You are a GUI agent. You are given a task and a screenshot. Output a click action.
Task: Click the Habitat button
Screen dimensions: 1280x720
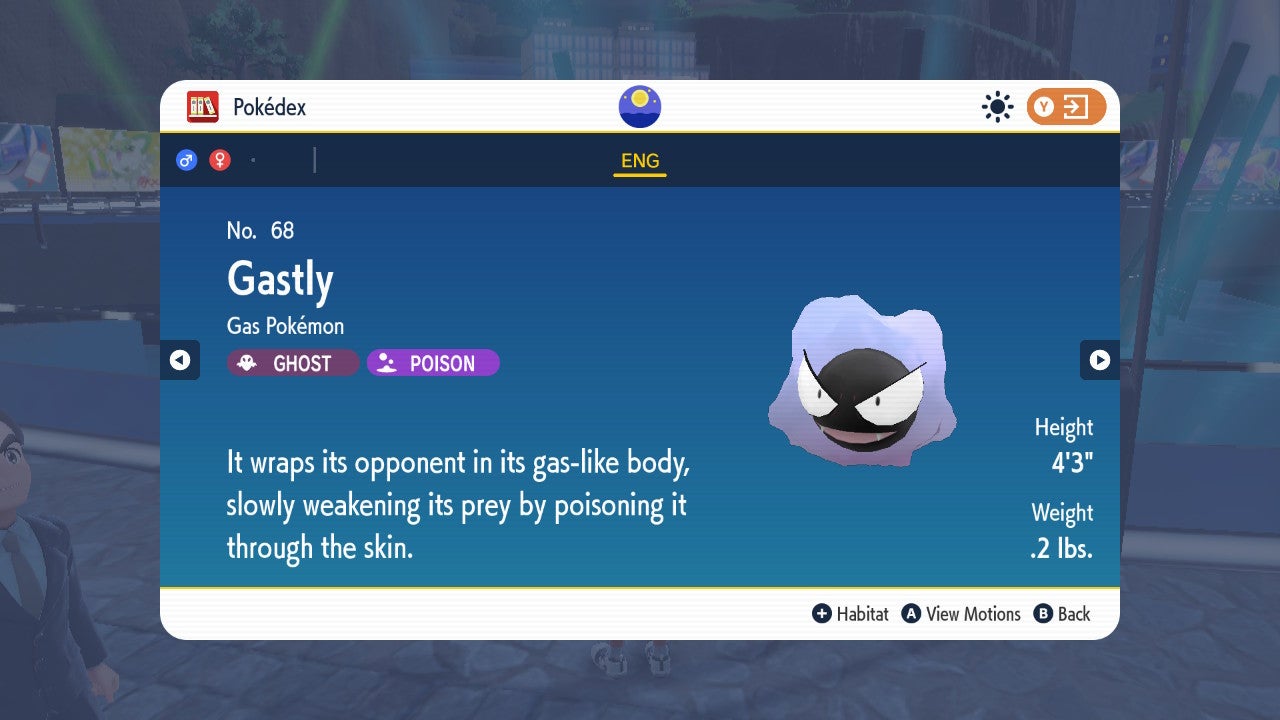(x=851, y=614)
